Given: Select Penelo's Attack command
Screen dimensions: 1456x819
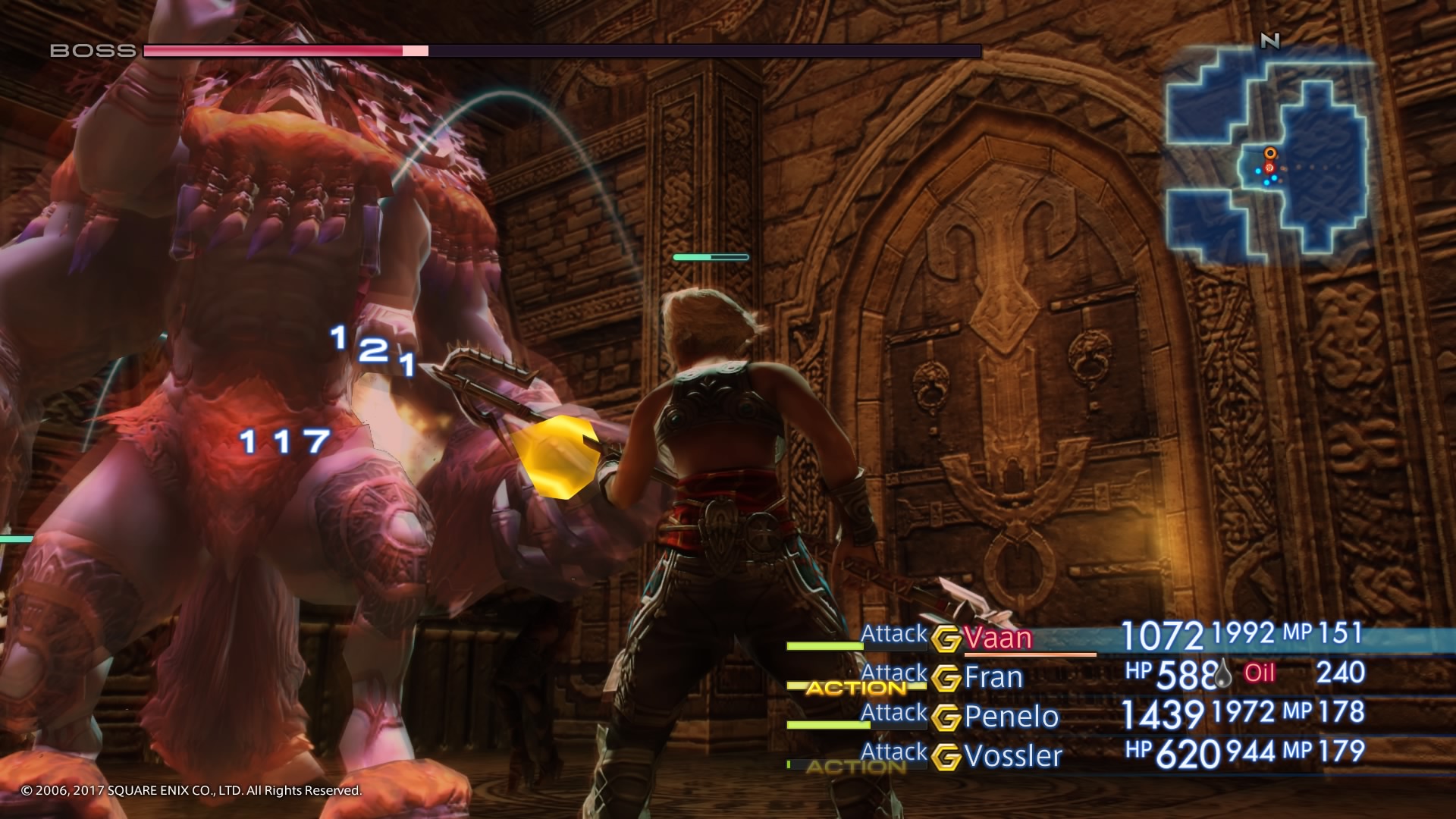Looking at the screenshot, I should click(894, 713).
